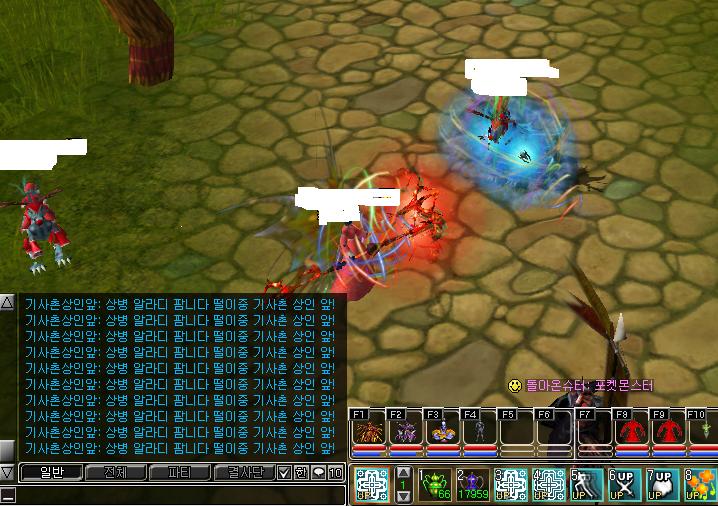Click the 한 language input toggle
The image size is (718, 506).
click(x=301, y=472)
